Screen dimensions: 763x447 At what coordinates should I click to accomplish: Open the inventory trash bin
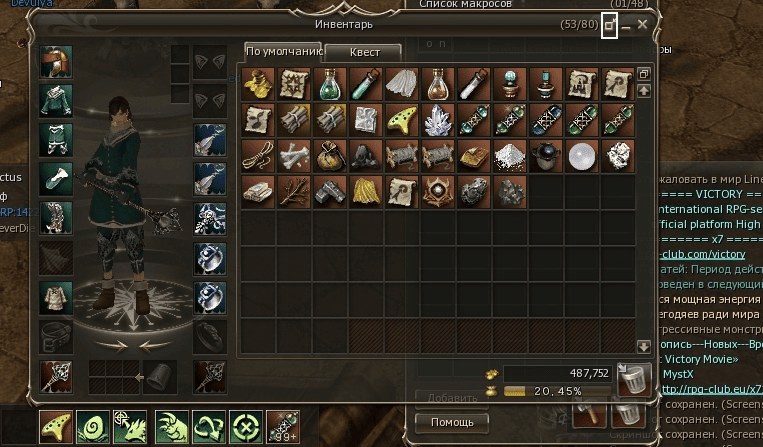[x=634, y=379]
